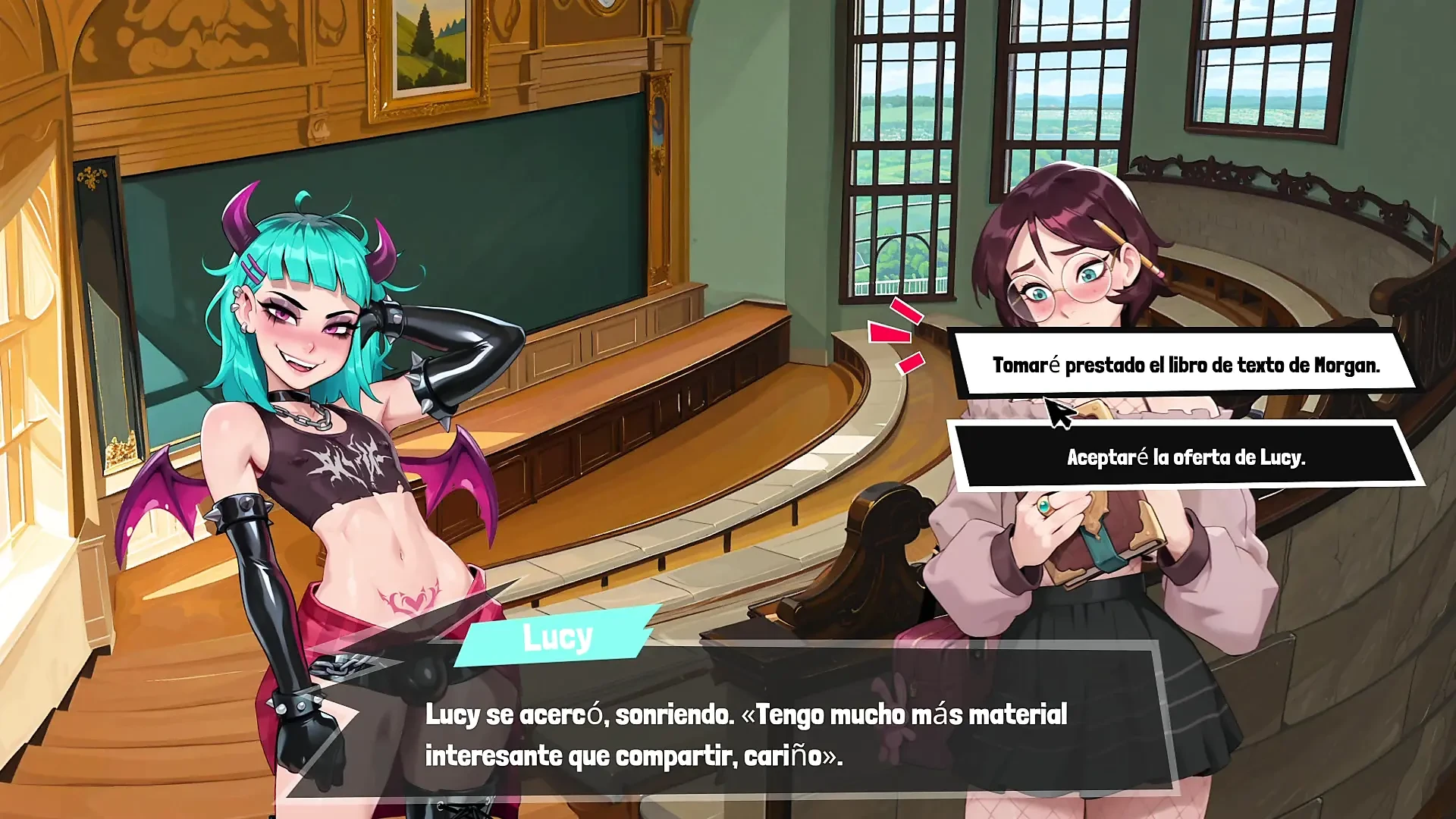The width and height of the screenshot is (1456, 819).
Task: Select "Aceptaré la oferta de Lucy" option
Action: 1185,457
